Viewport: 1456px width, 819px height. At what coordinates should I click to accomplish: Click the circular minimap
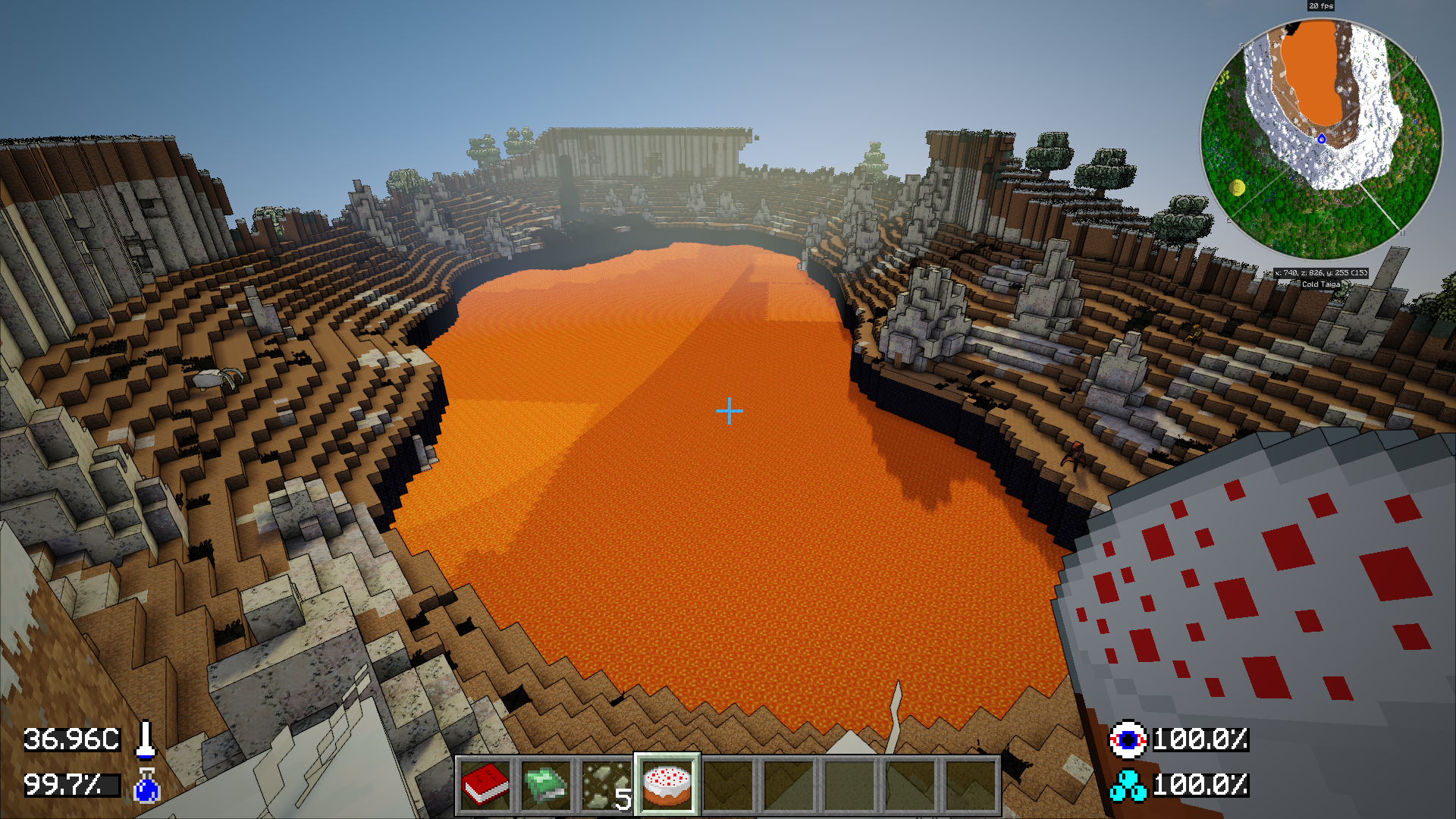1321,139
